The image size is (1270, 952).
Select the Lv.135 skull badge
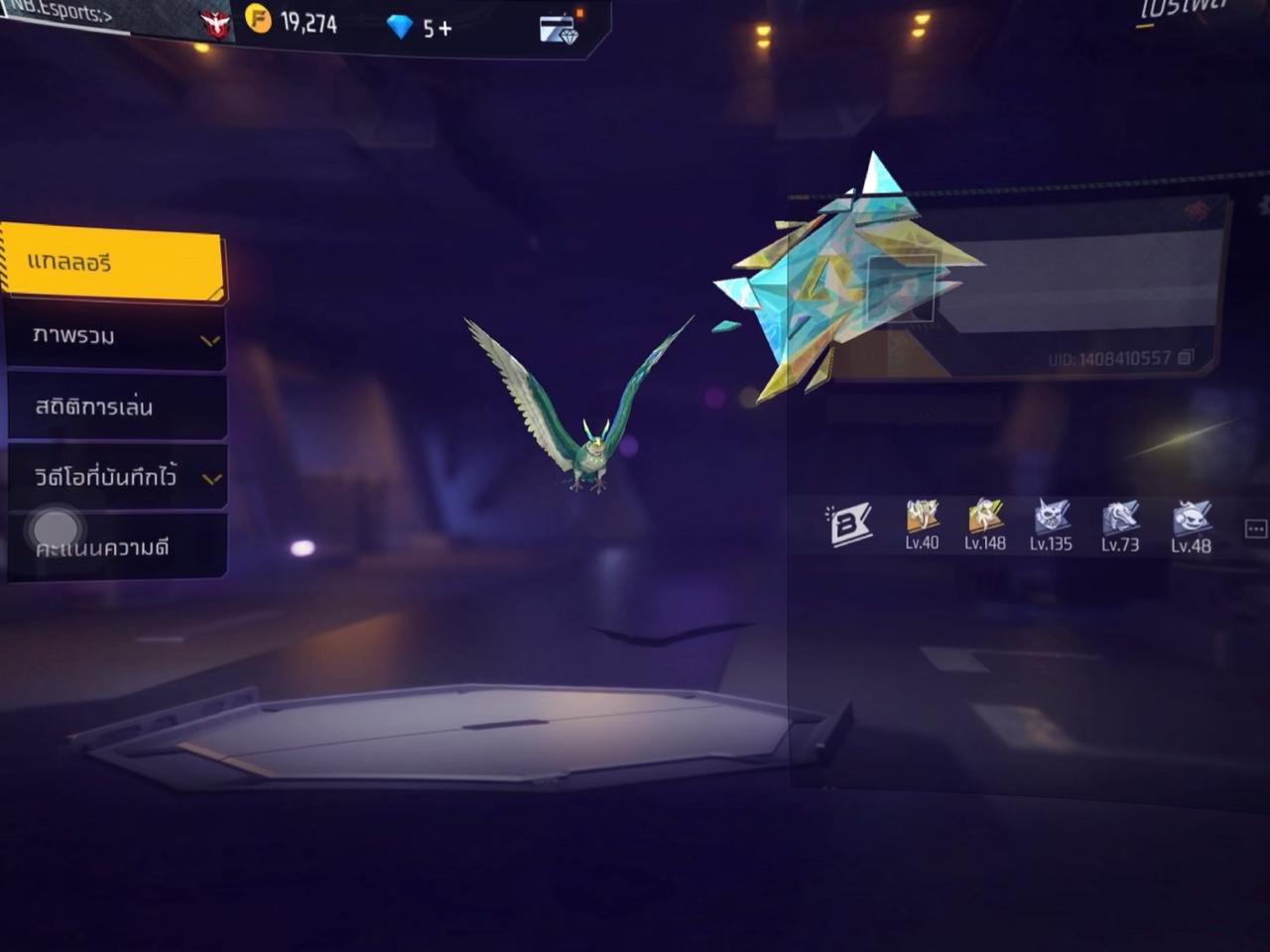pos(1051,524)
